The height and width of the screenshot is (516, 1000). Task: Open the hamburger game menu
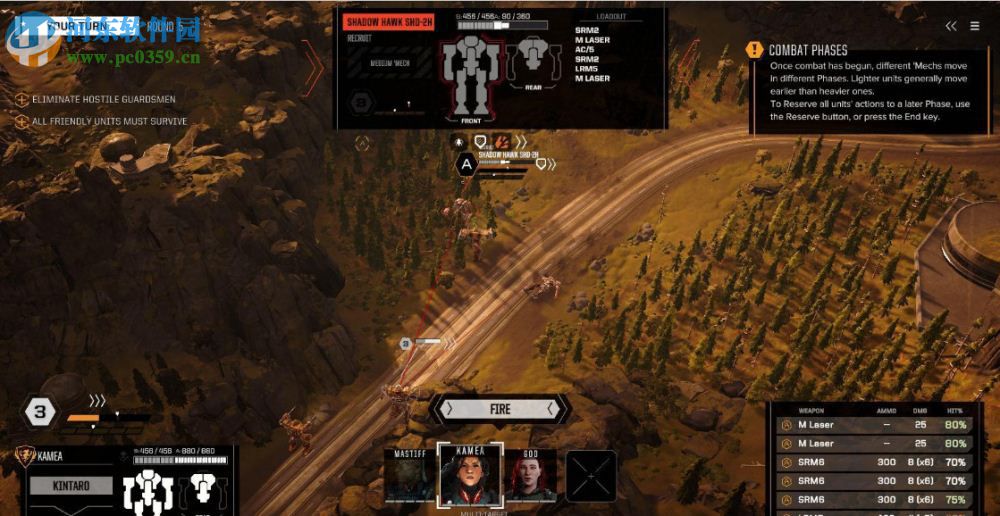975,26
